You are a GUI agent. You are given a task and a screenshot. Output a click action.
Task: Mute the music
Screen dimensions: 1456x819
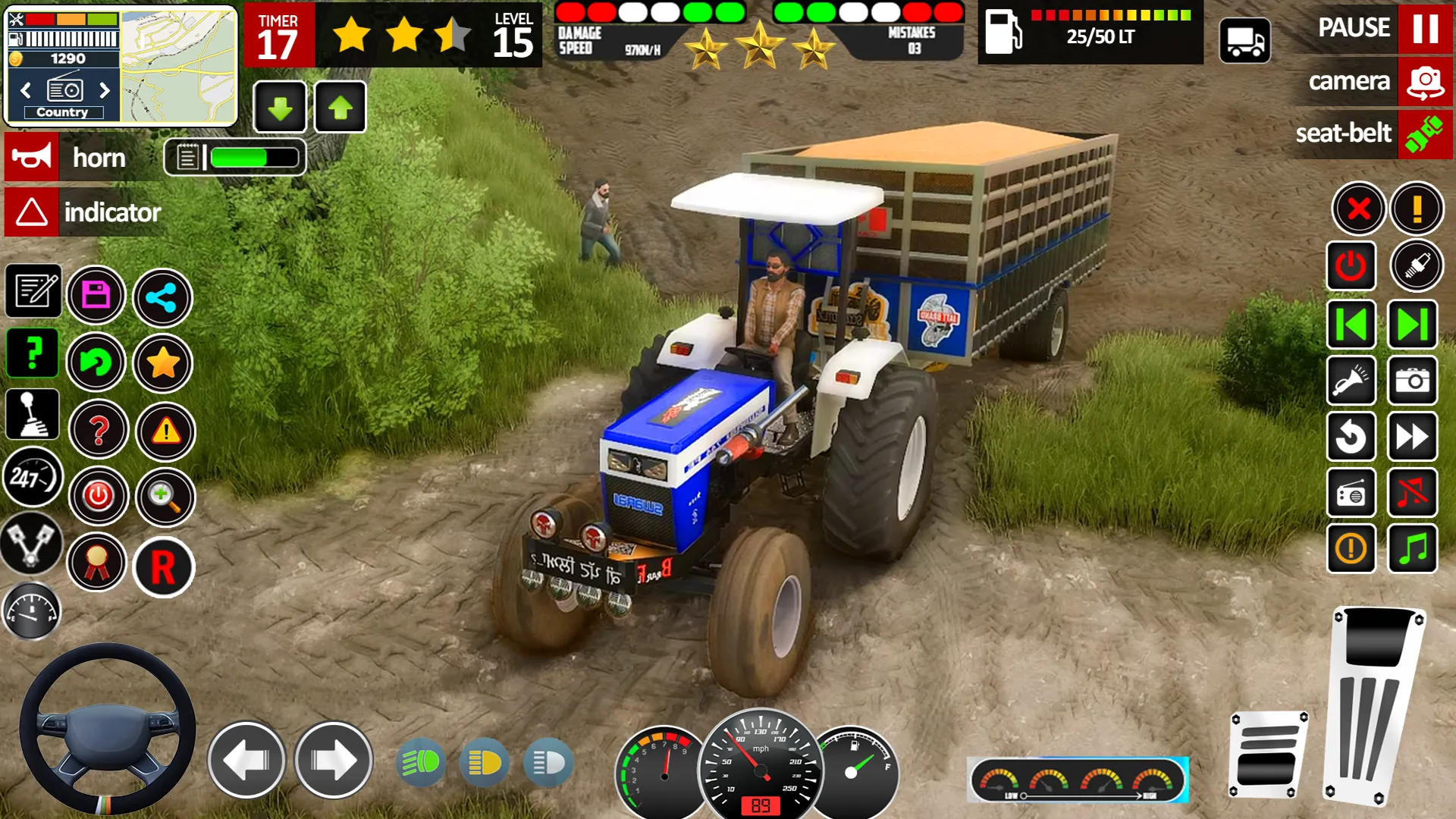(1412, 494)
